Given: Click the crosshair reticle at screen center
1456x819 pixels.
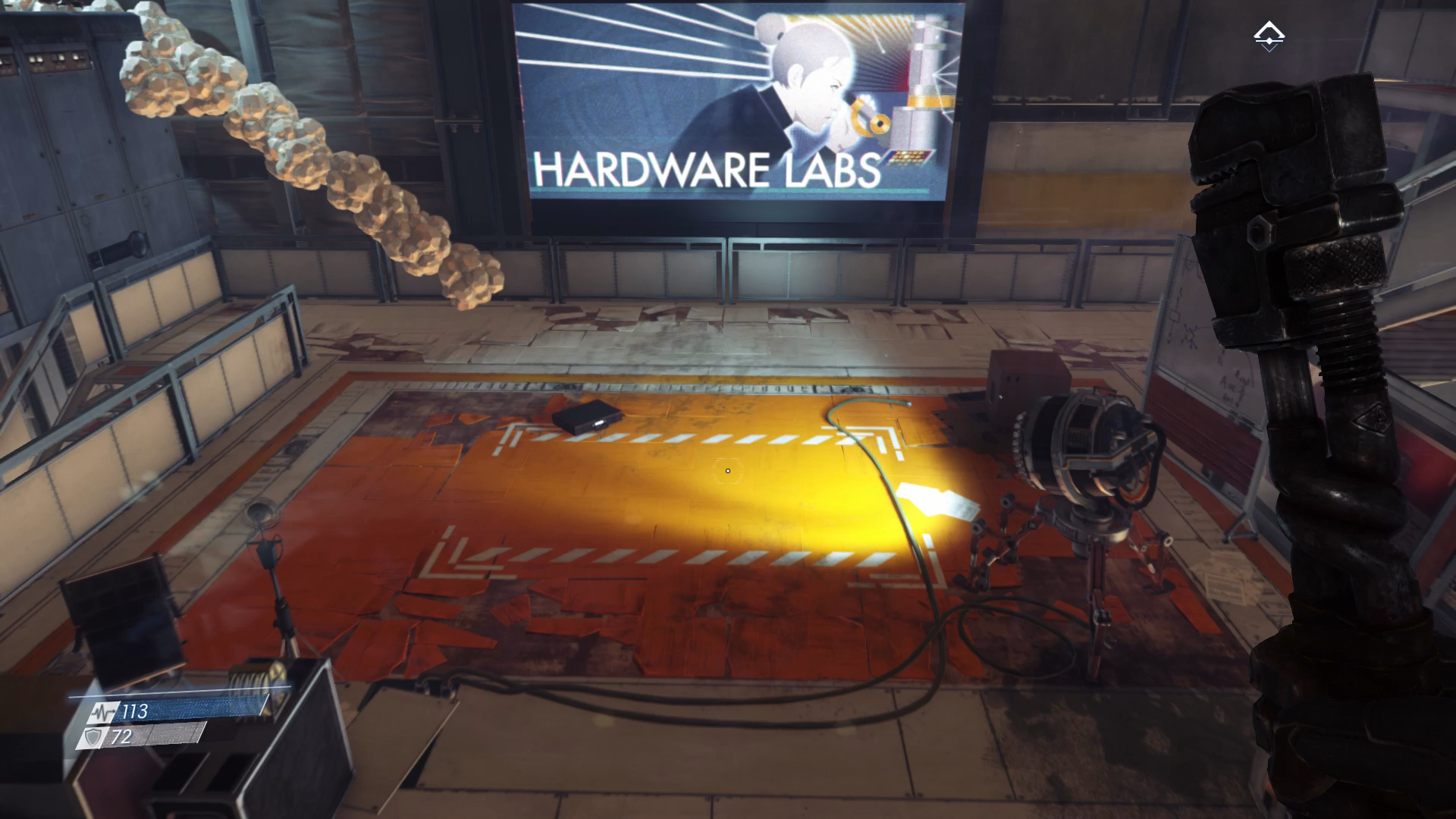Looking at the screenshot, I should (727, 471).
